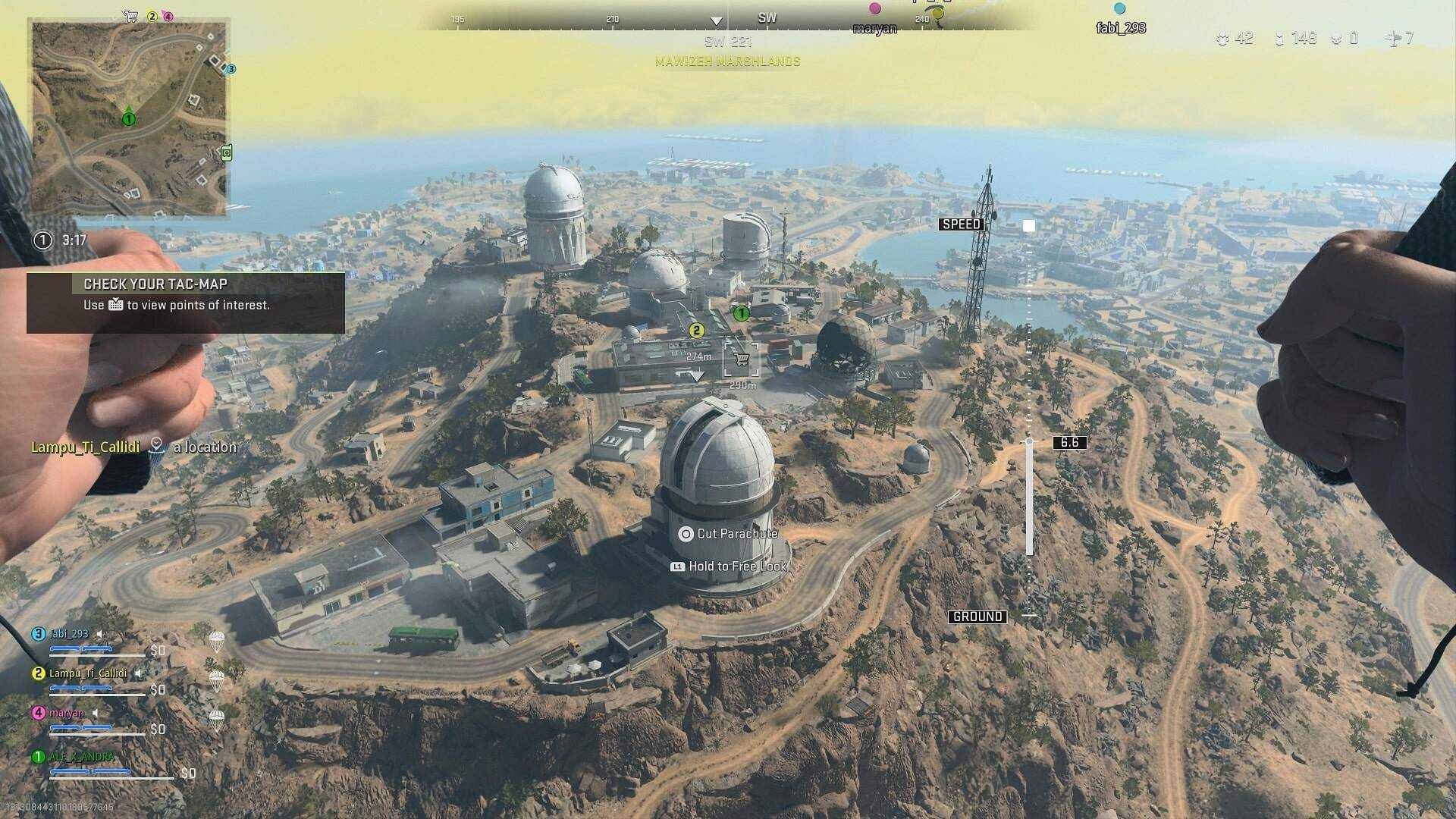Select the shopping cart buy station marker

(x=741, y=359)
